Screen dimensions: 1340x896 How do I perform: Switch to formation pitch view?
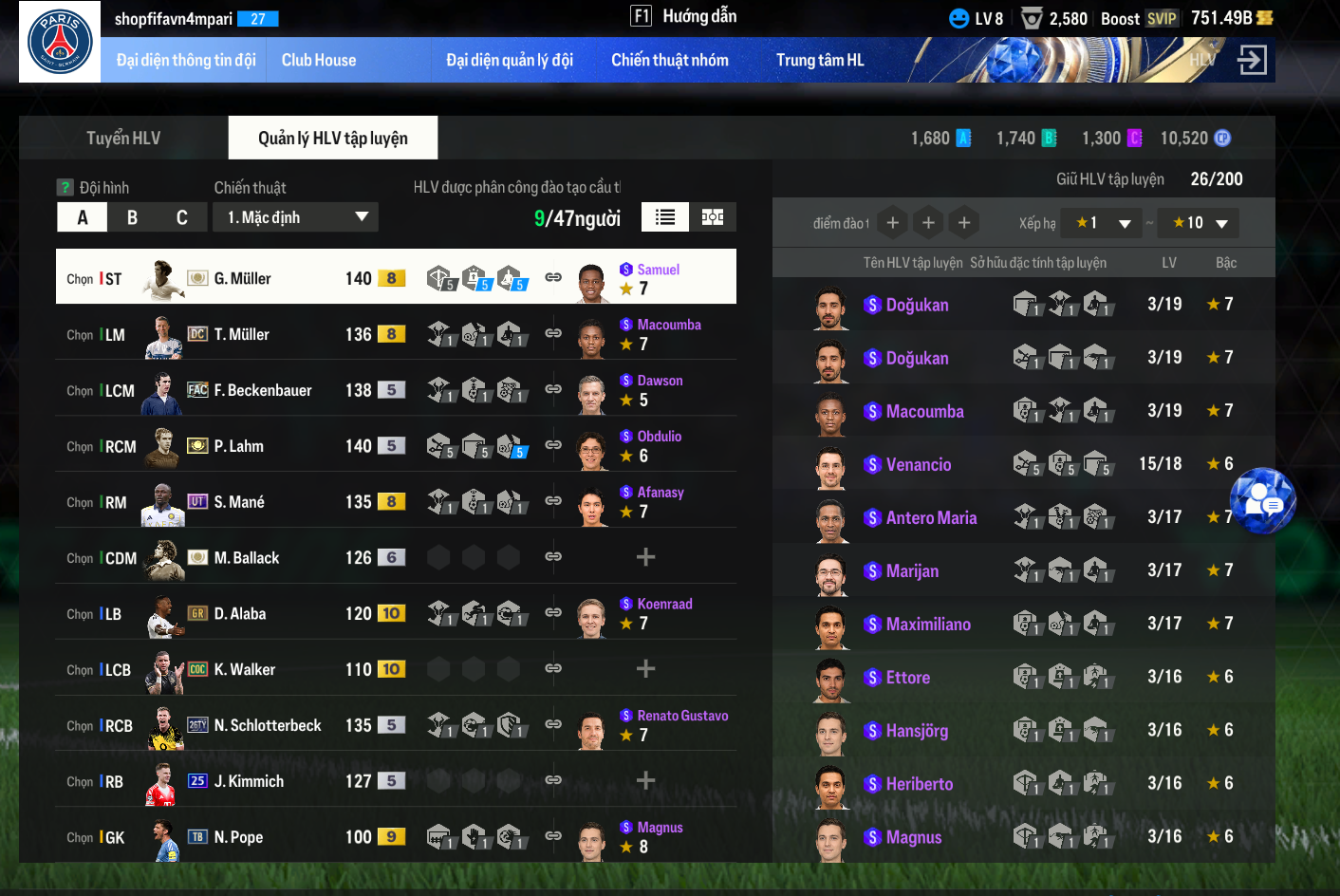point(713,217)
